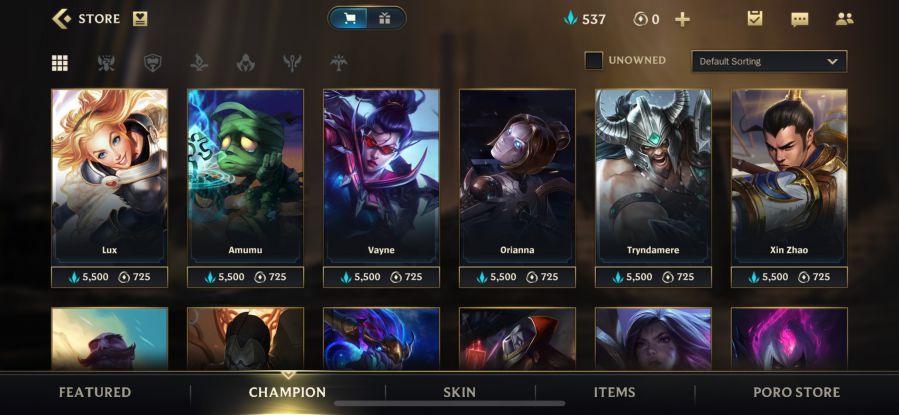Go back from the Store screen
This screenshot has width=899, height=415.
[62, 18]
